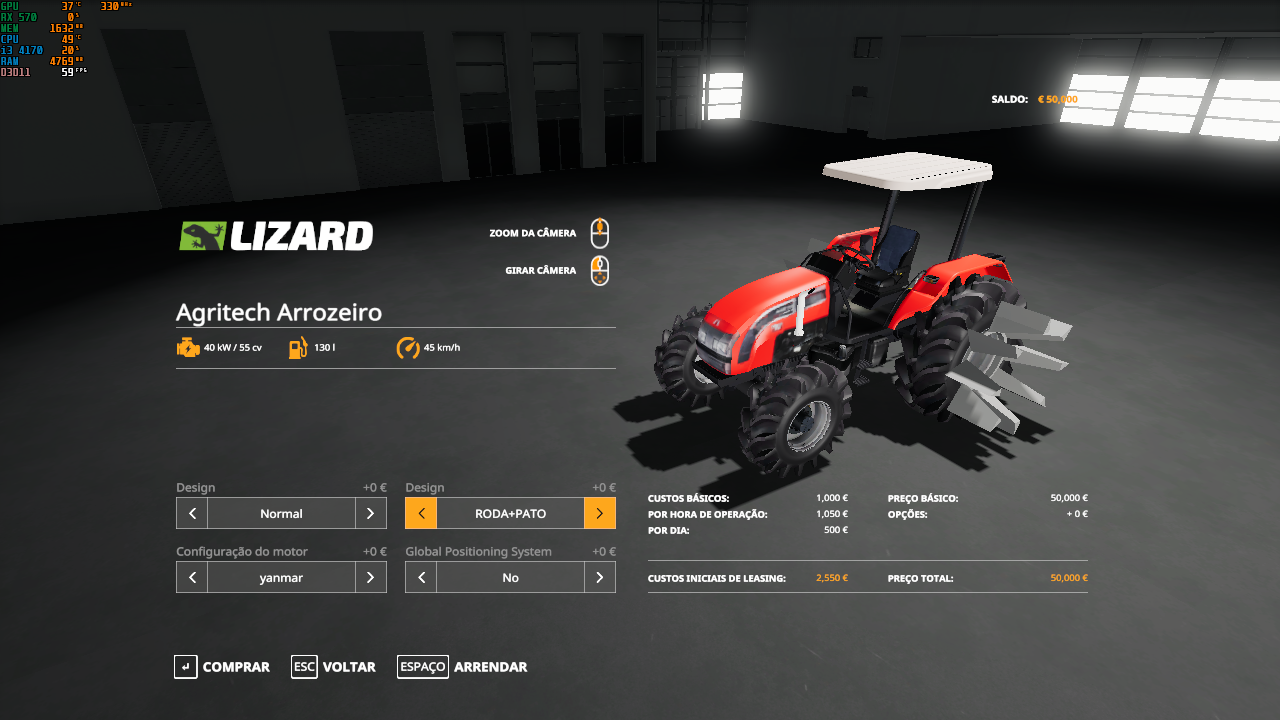Click the Lizard brand logo
Image resolution: width=1280 pixels, height=720 pixels.
tap(277, 236)
